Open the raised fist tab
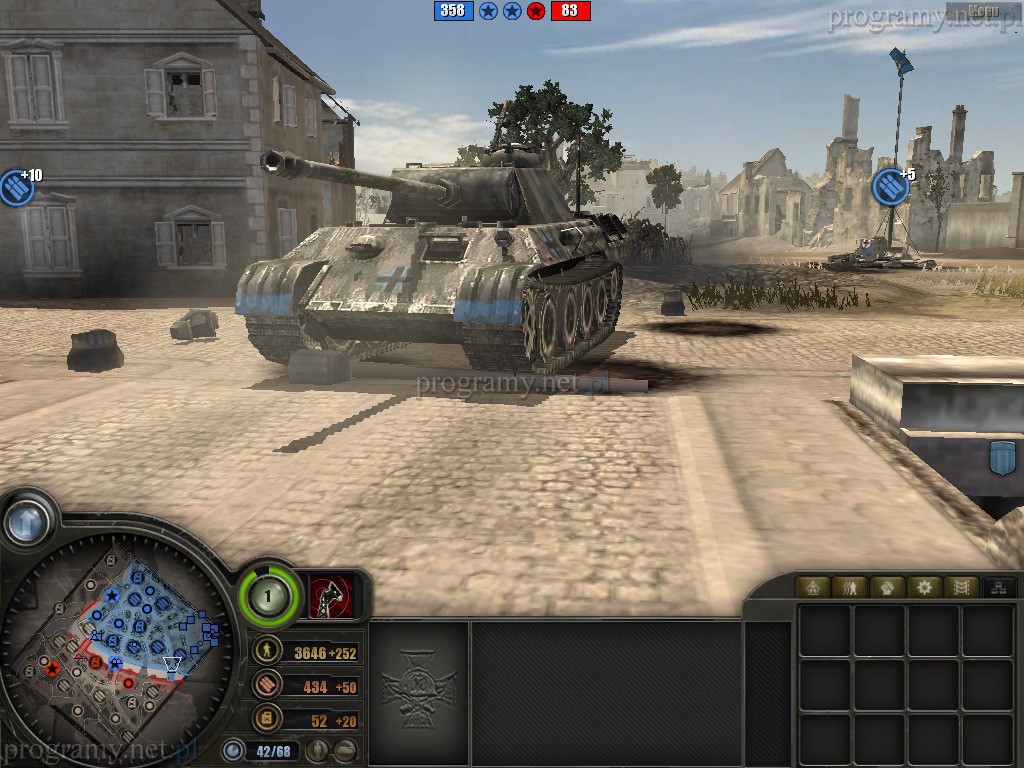 point(887,587)
